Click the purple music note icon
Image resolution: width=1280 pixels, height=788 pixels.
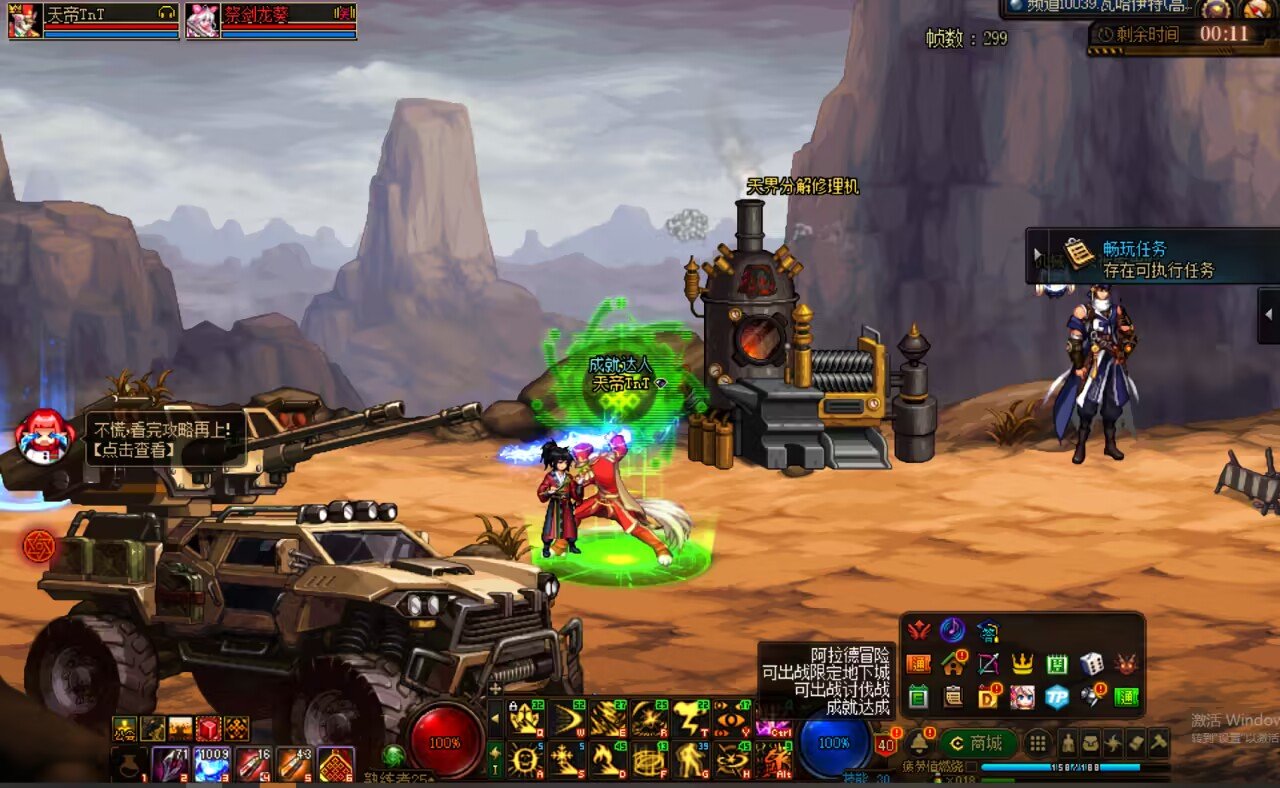952,630
